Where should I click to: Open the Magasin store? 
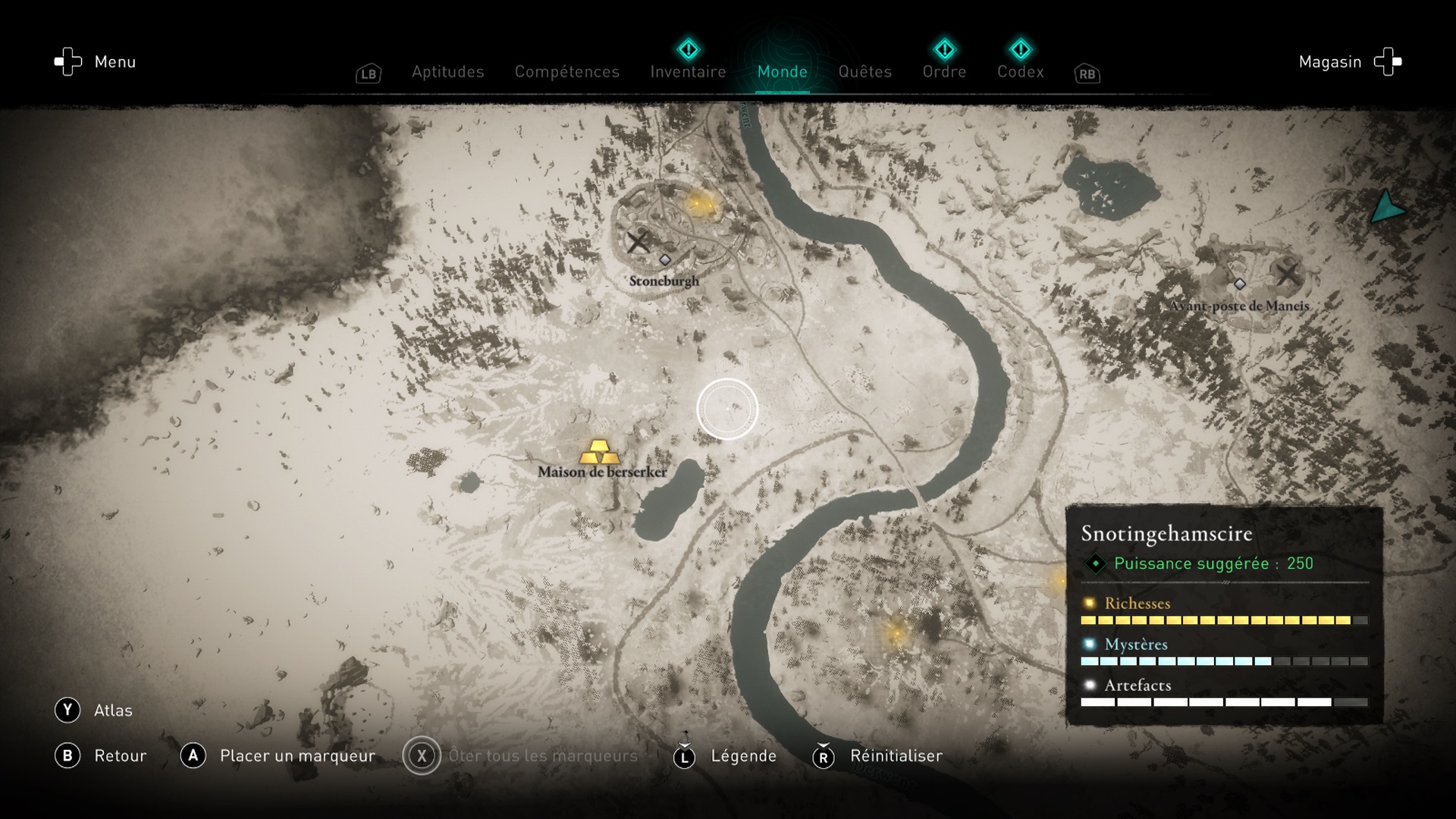pos(1350,62)
